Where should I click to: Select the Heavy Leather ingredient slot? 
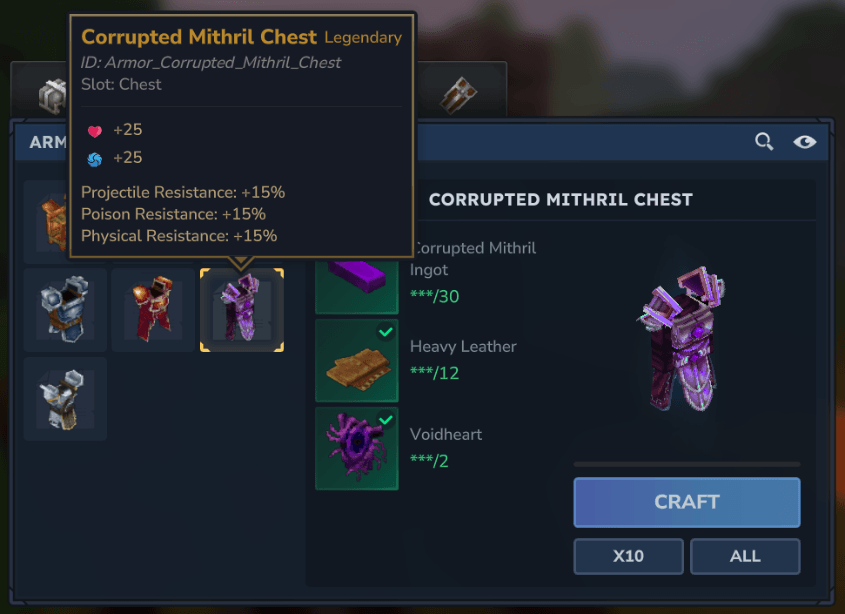coord(357,360)
